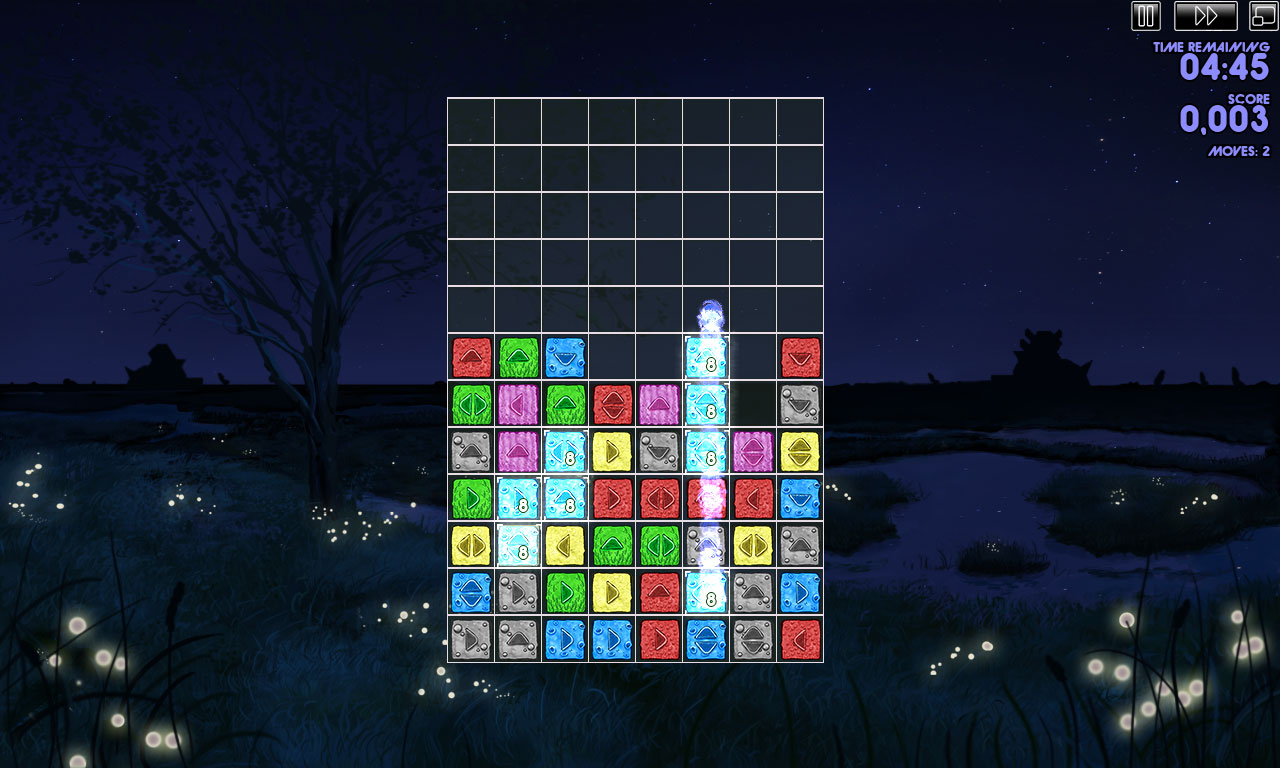The width and height of the screenshot is (1280, 768).
Task: Select the green up-arrow tile in the top row
Action: [x=518, y=358]
